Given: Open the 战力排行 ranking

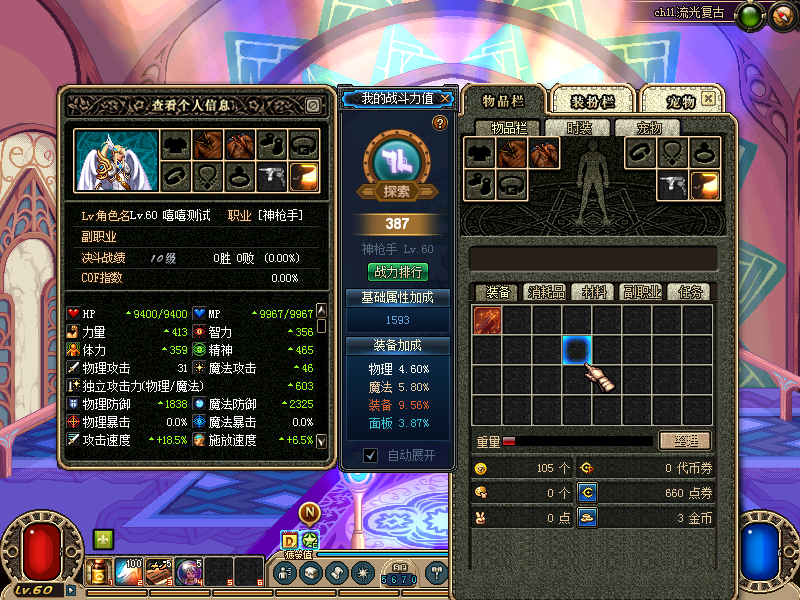Looking at the screenshot, I should click(399, 271).
